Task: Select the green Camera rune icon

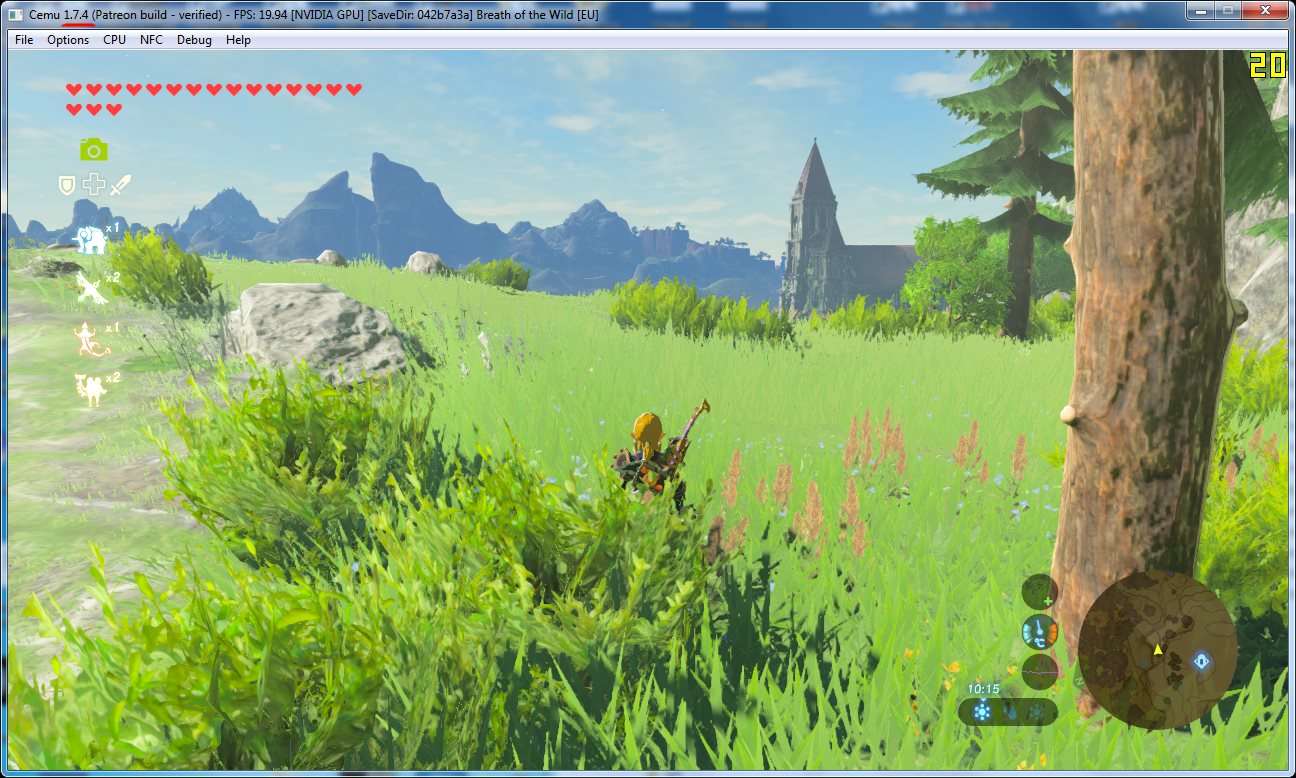Action: [x=94, y=150]
